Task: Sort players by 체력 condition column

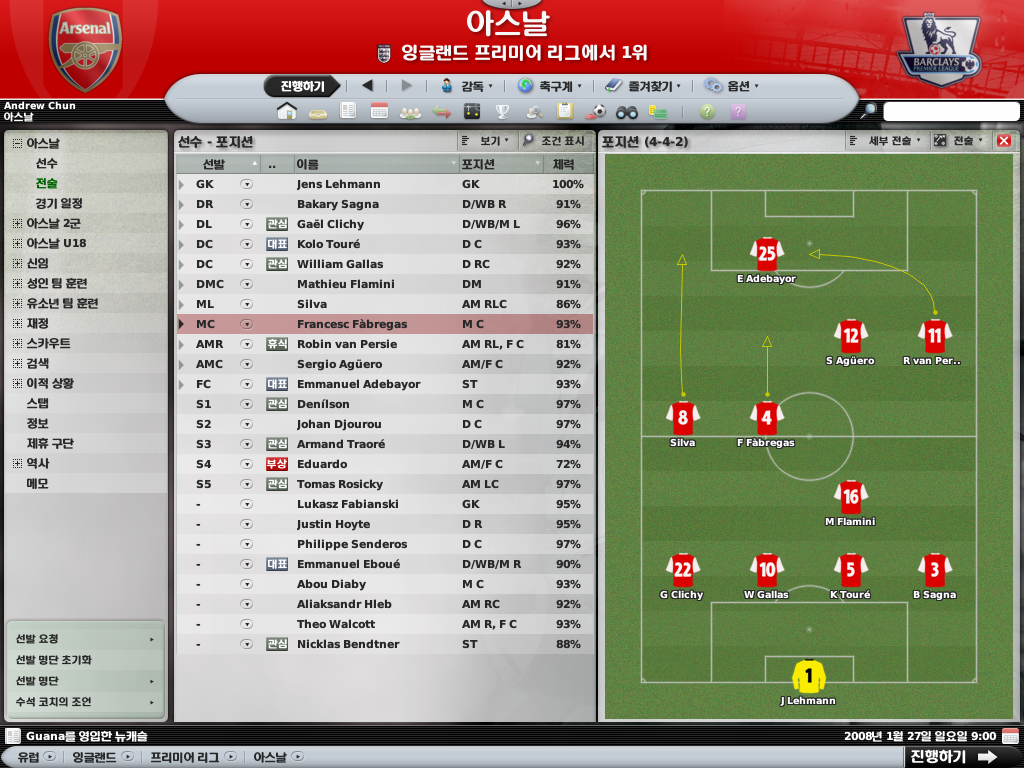Action: 564,163
